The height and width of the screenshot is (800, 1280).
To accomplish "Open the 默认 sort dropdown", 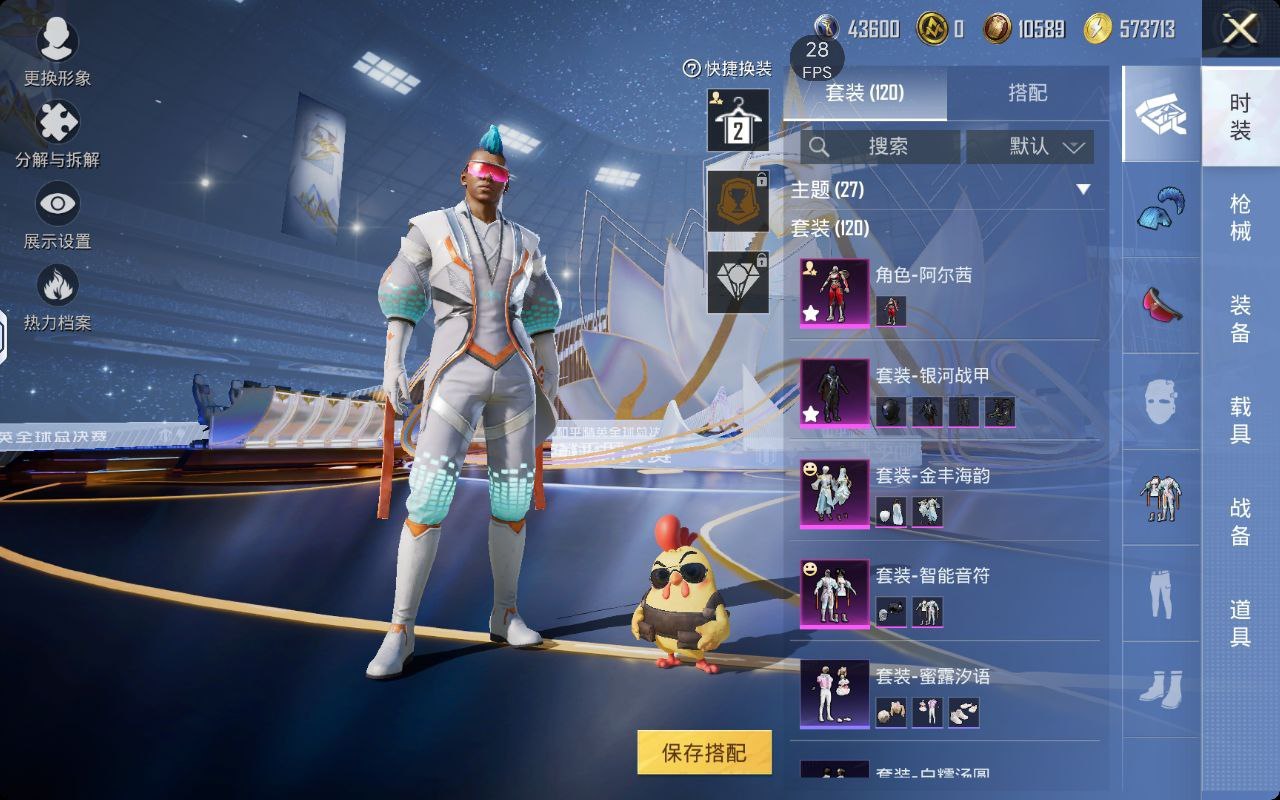I will (x=1030, y=147).
